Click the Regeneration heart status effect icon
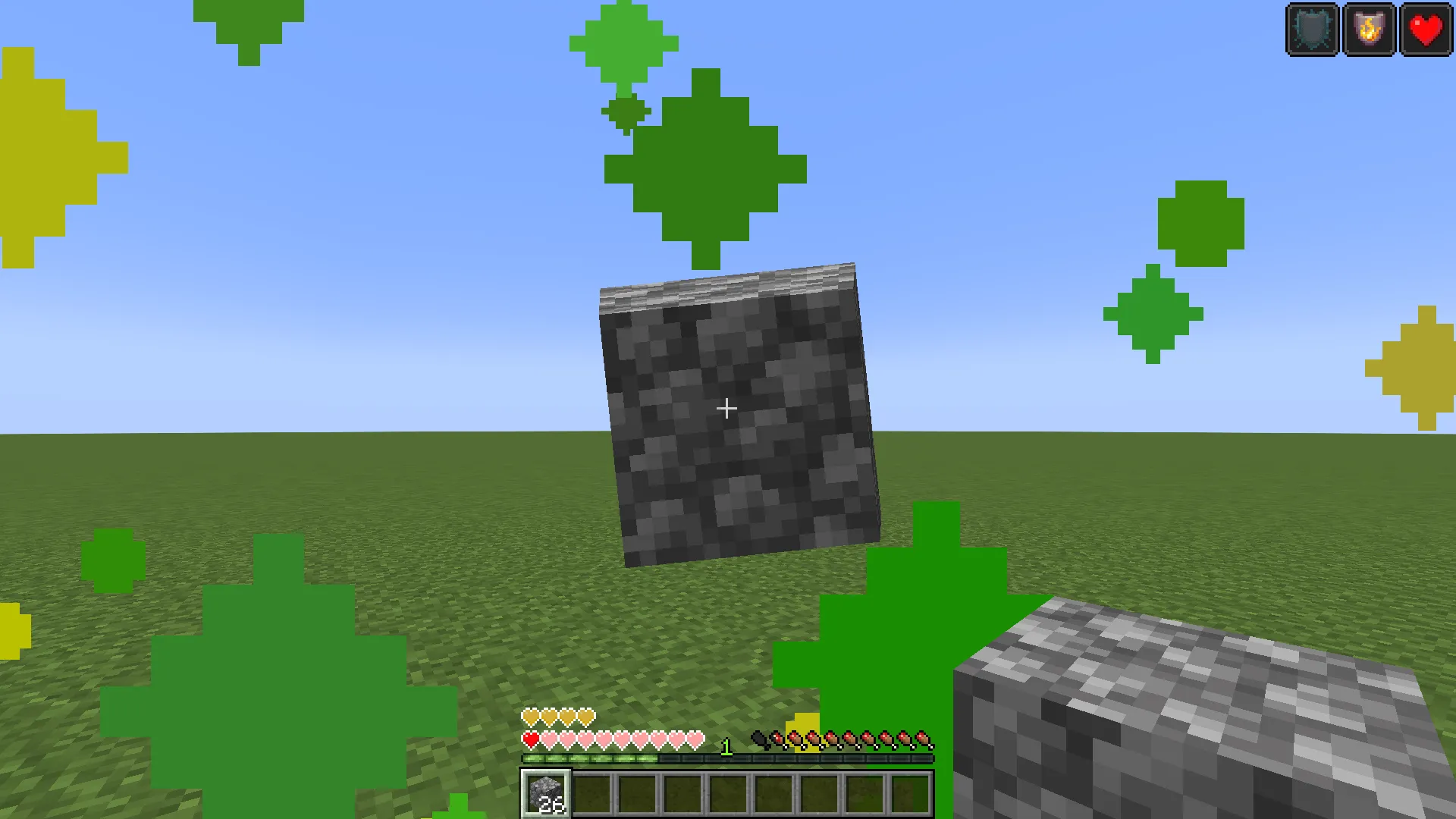Screen dimensions: 1456x819 (1426, 30)
